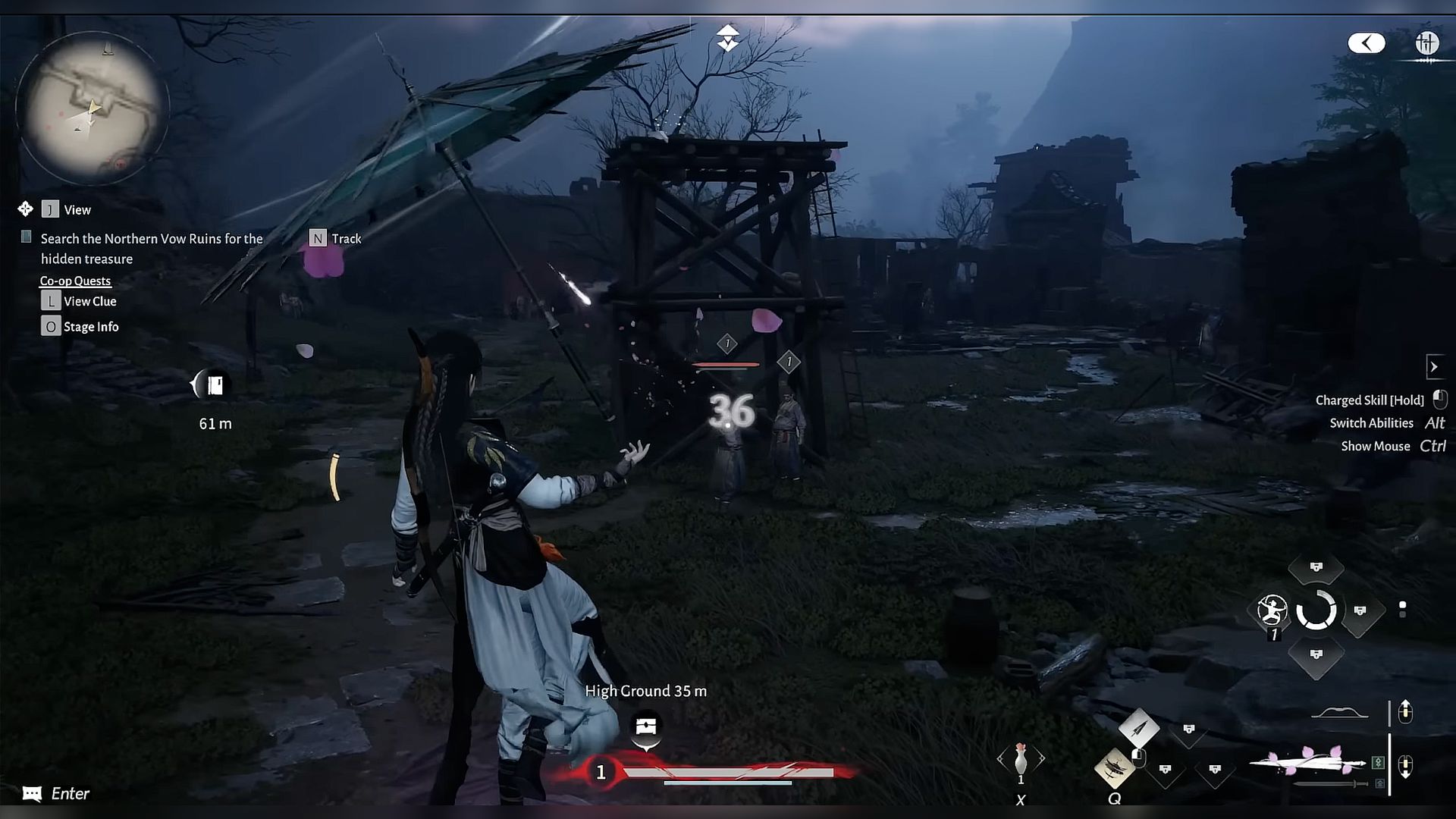Select the petal-wrapped umbrella weapon
The height and width of the screenshot is (819, 1456).
pyautogui.click(x=1306, y=761)
